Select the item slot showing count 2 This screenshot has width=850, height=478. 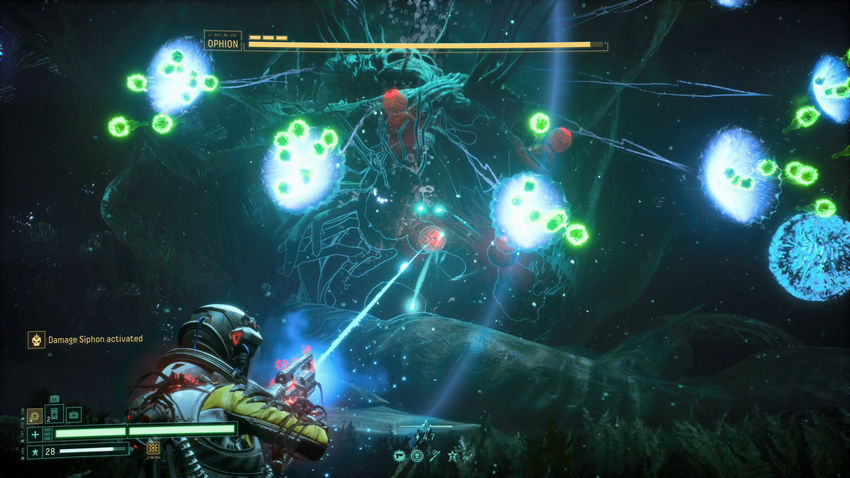(x=54, y=414)
